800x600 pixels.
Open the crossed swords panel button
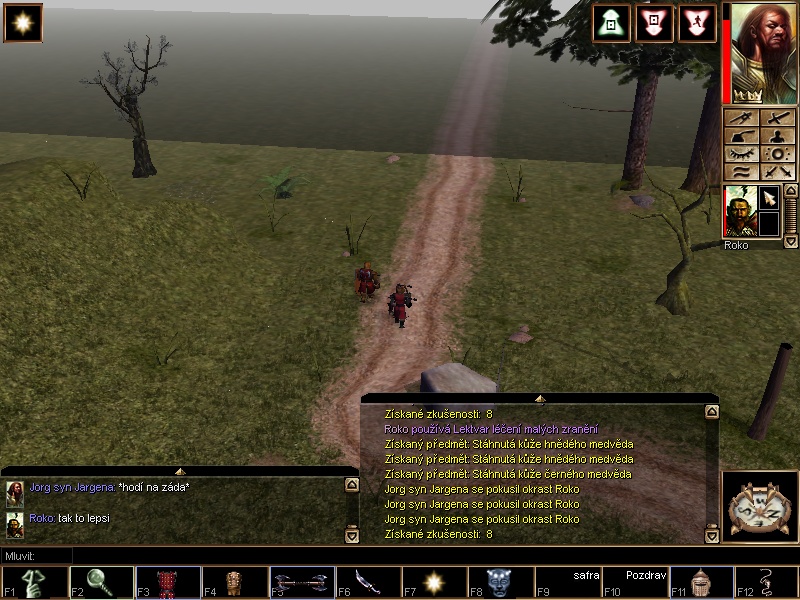pos(776,172)
